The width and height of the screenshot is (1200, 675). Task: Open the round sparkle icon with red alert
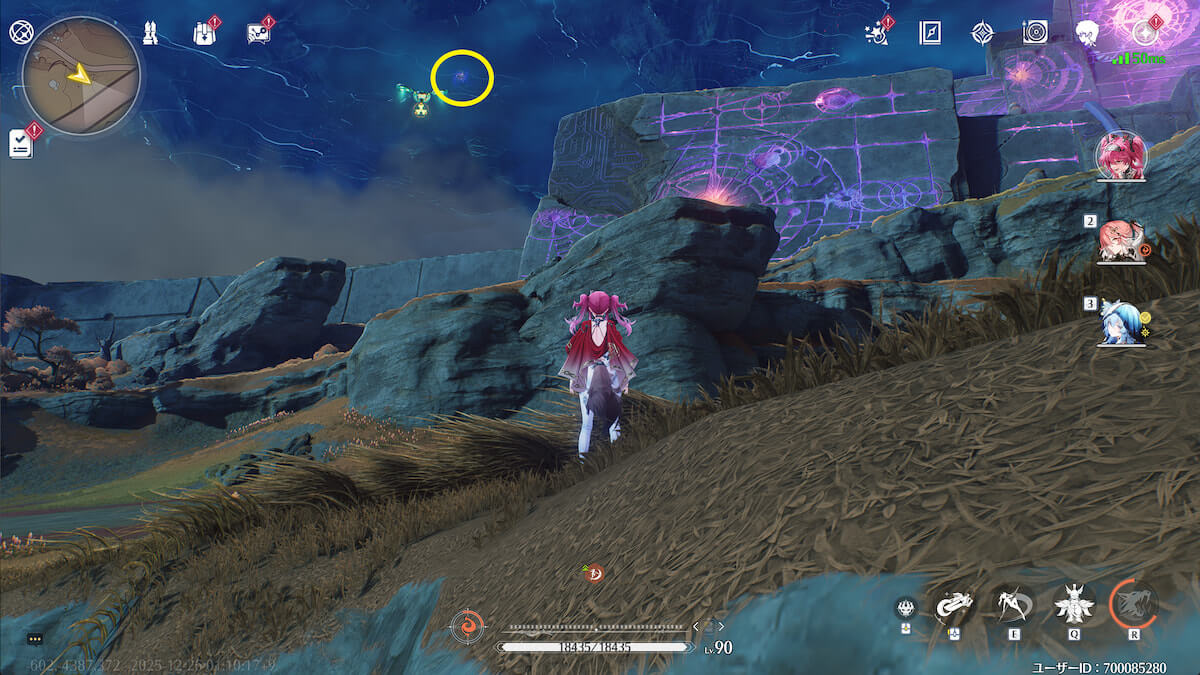point(1143,33)
